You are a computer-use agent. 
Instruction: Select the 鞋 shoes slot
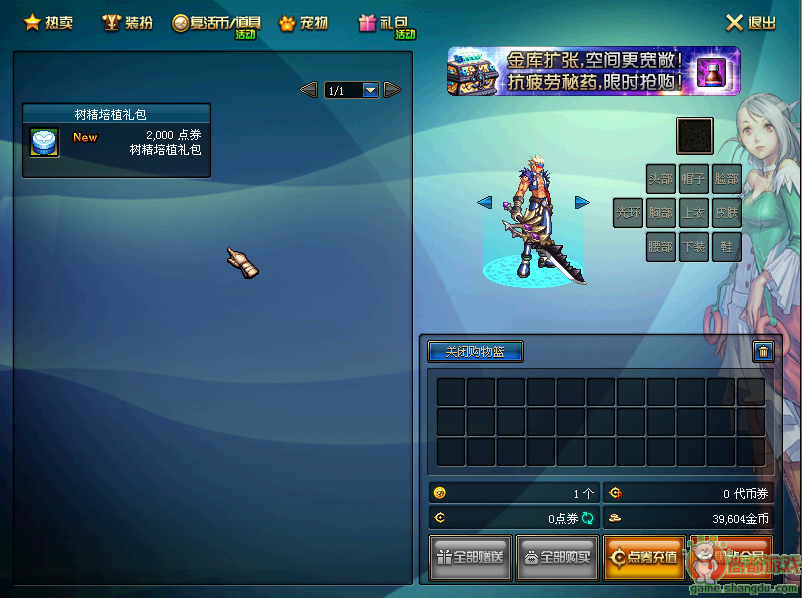(726, 247)
